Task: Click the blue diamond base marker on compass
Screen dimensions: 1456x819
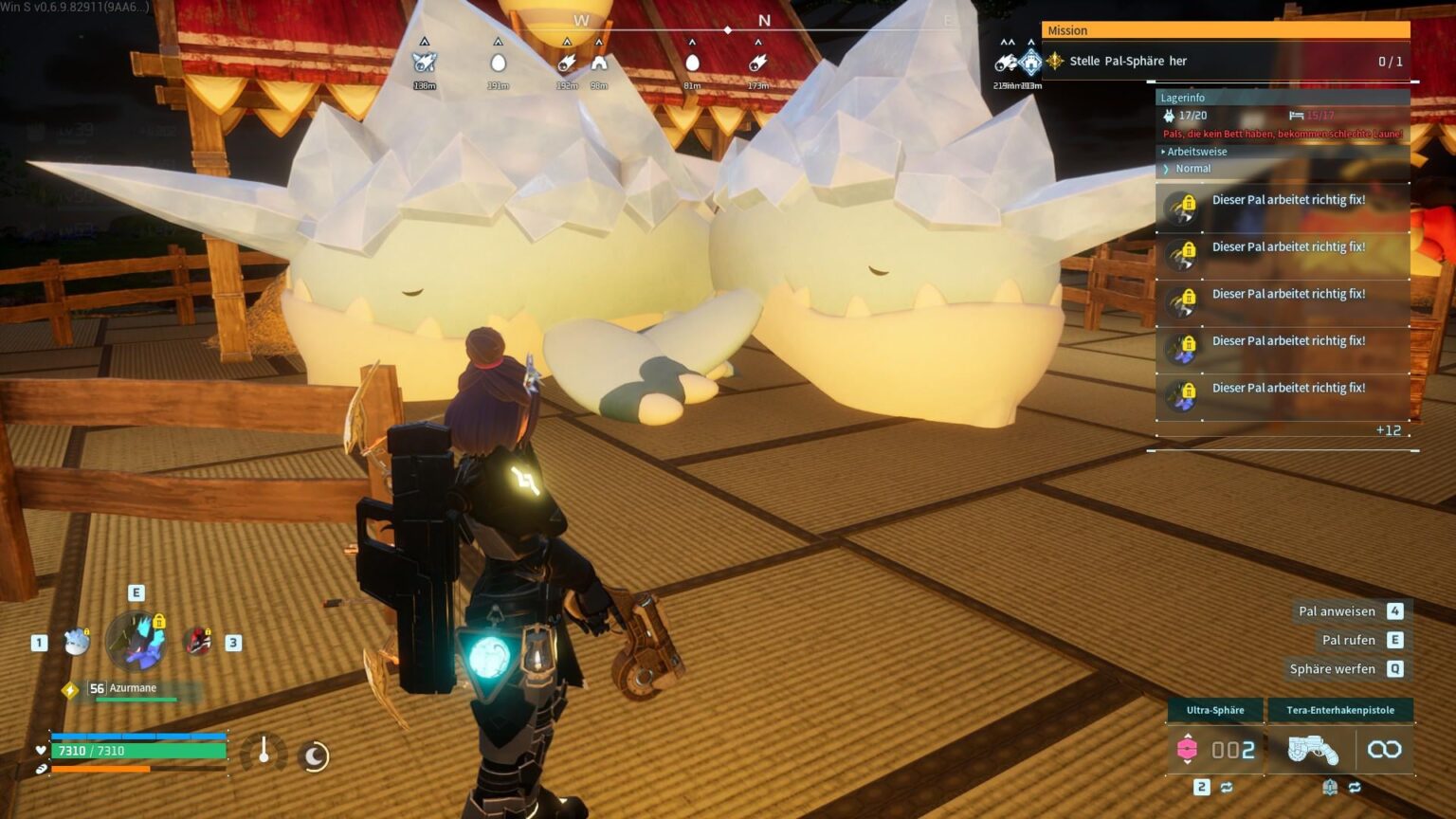Action: 1030,63
